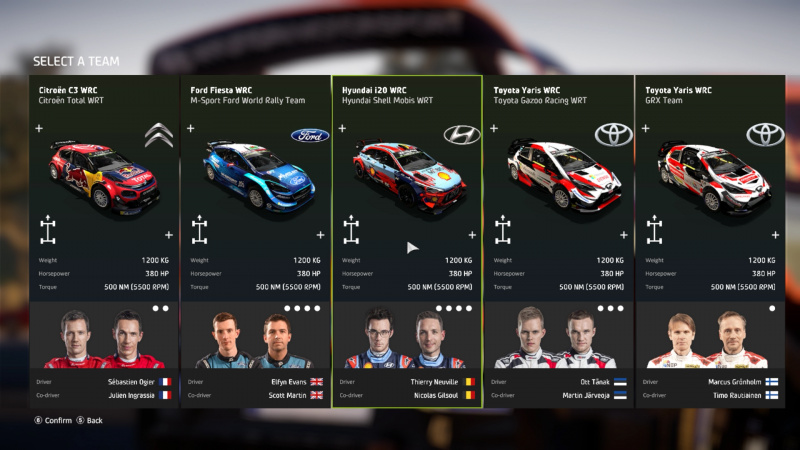This screenshot has height=450, width=800.
Task: Click the Thierry Neuville driver portraits
Action: [406, 340]
